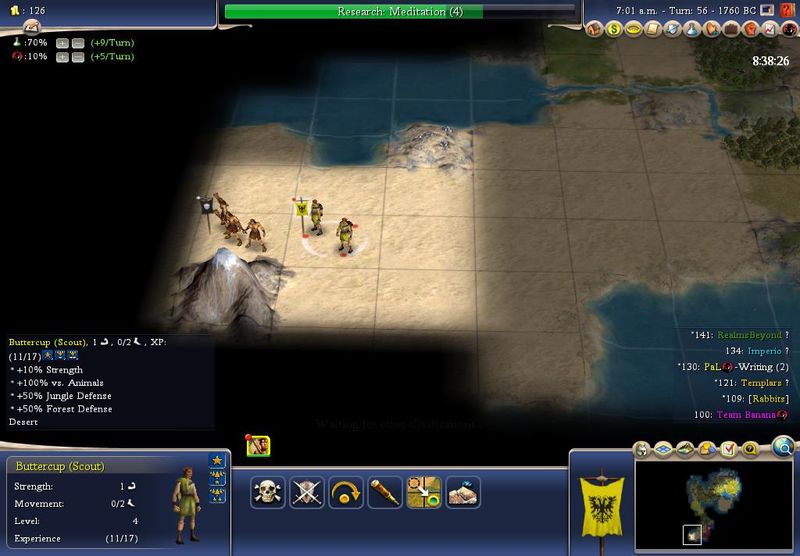Delete the unit with skull button
The width and height of the screenshot is (800, 556).
tap(267, 492)
